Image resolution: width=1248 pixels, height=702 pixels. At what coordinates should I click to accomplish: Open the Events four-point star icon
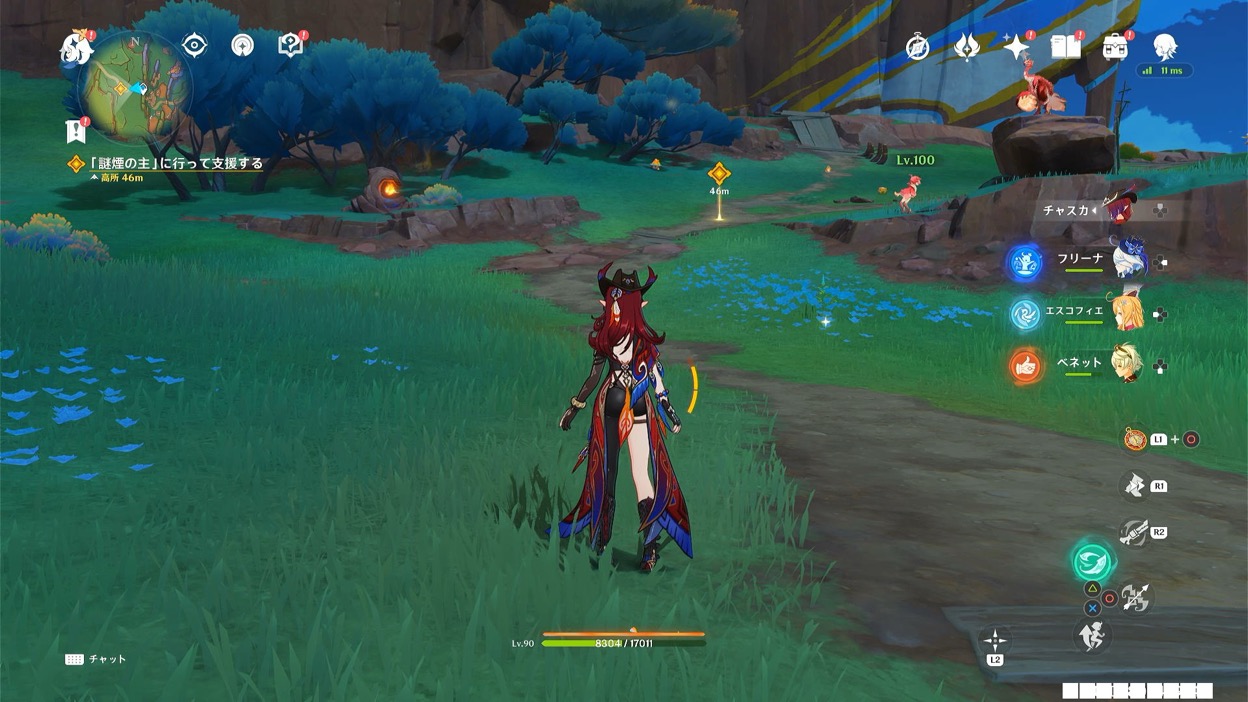coord(1016,46)
